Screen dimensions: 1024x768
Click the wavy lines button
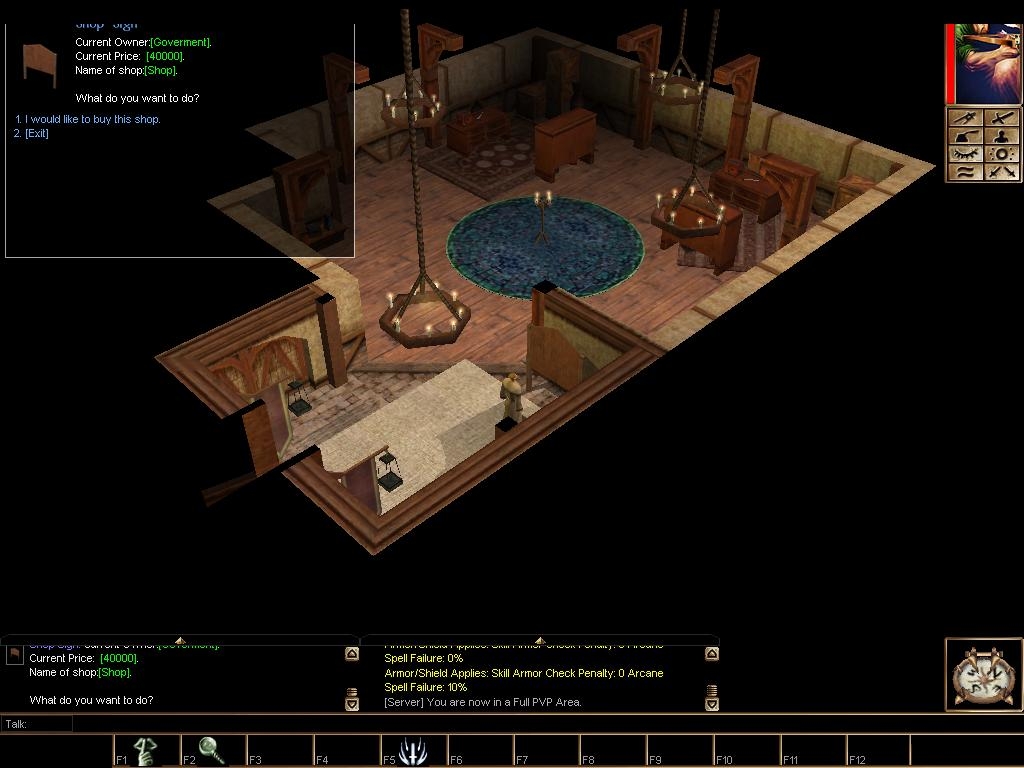click(965, 173)
